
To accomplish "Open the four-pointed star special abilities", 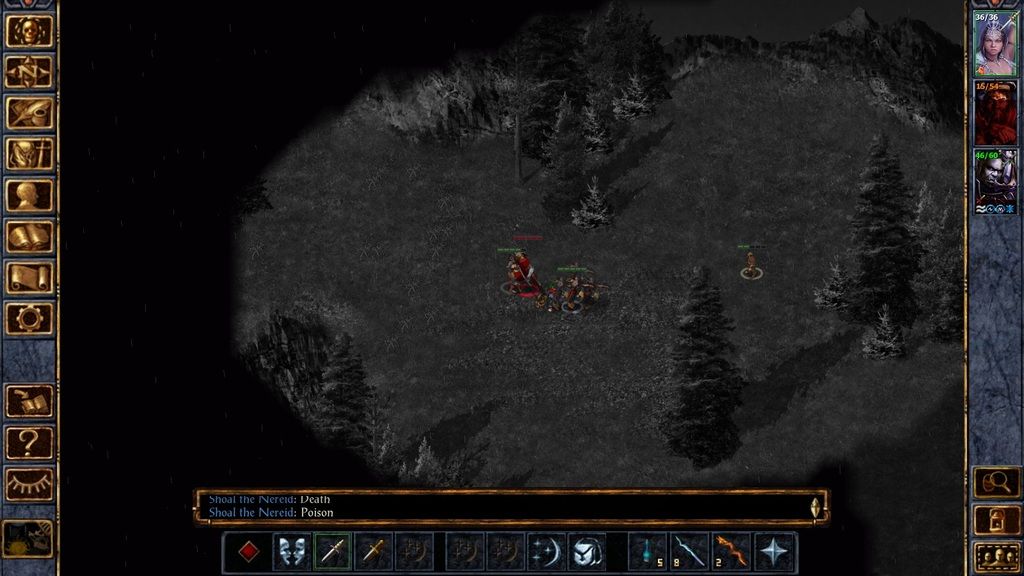I will coord(775,552).
